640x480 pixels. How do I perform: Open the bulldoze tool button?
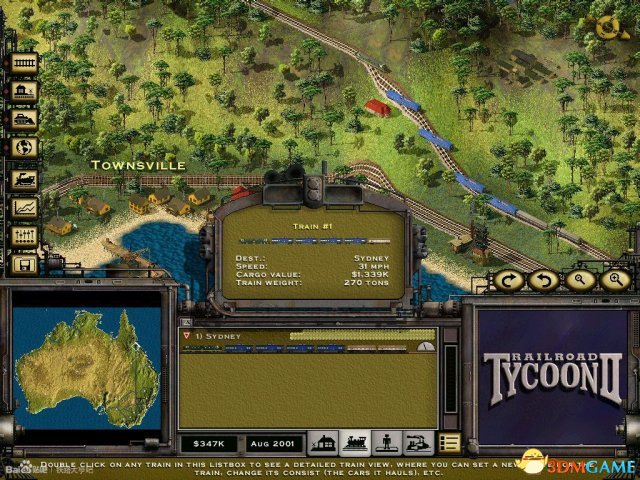coord(23,118)
